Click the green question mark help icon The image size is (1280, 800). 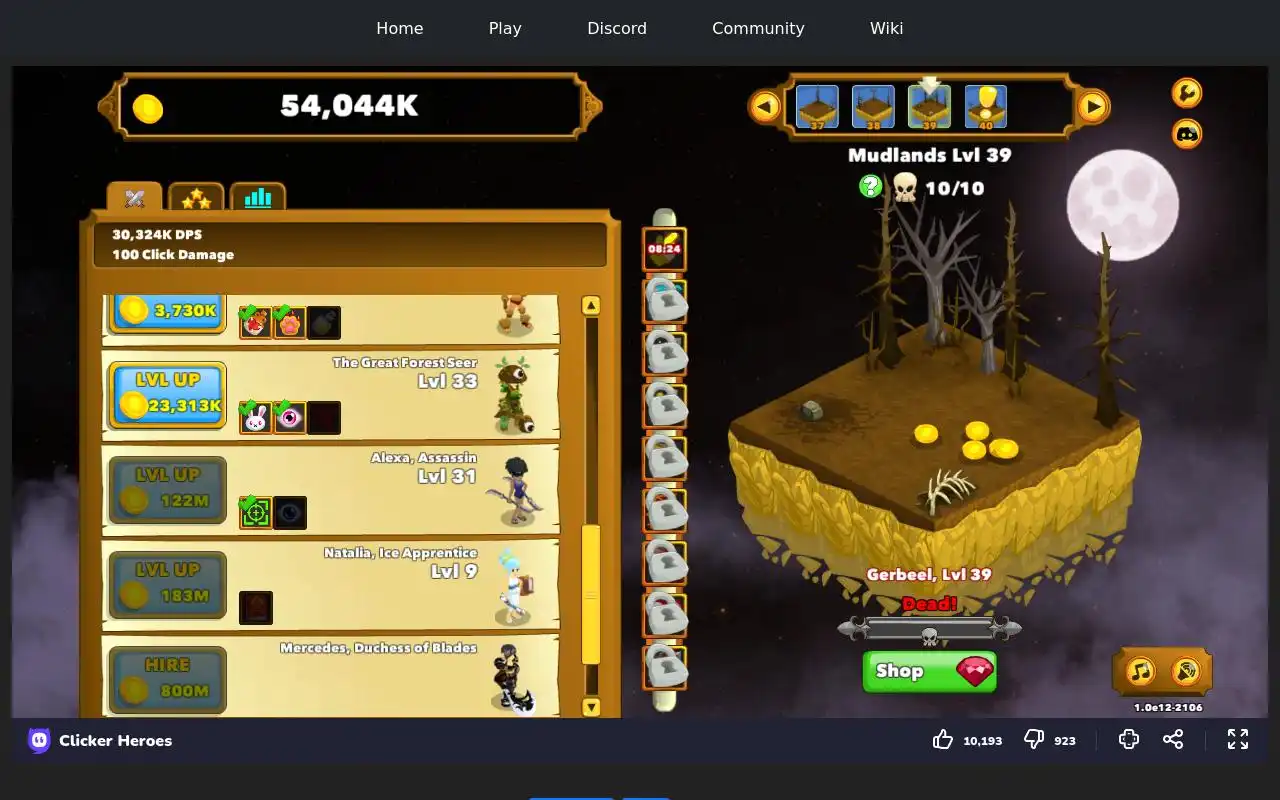click(871, 186)
